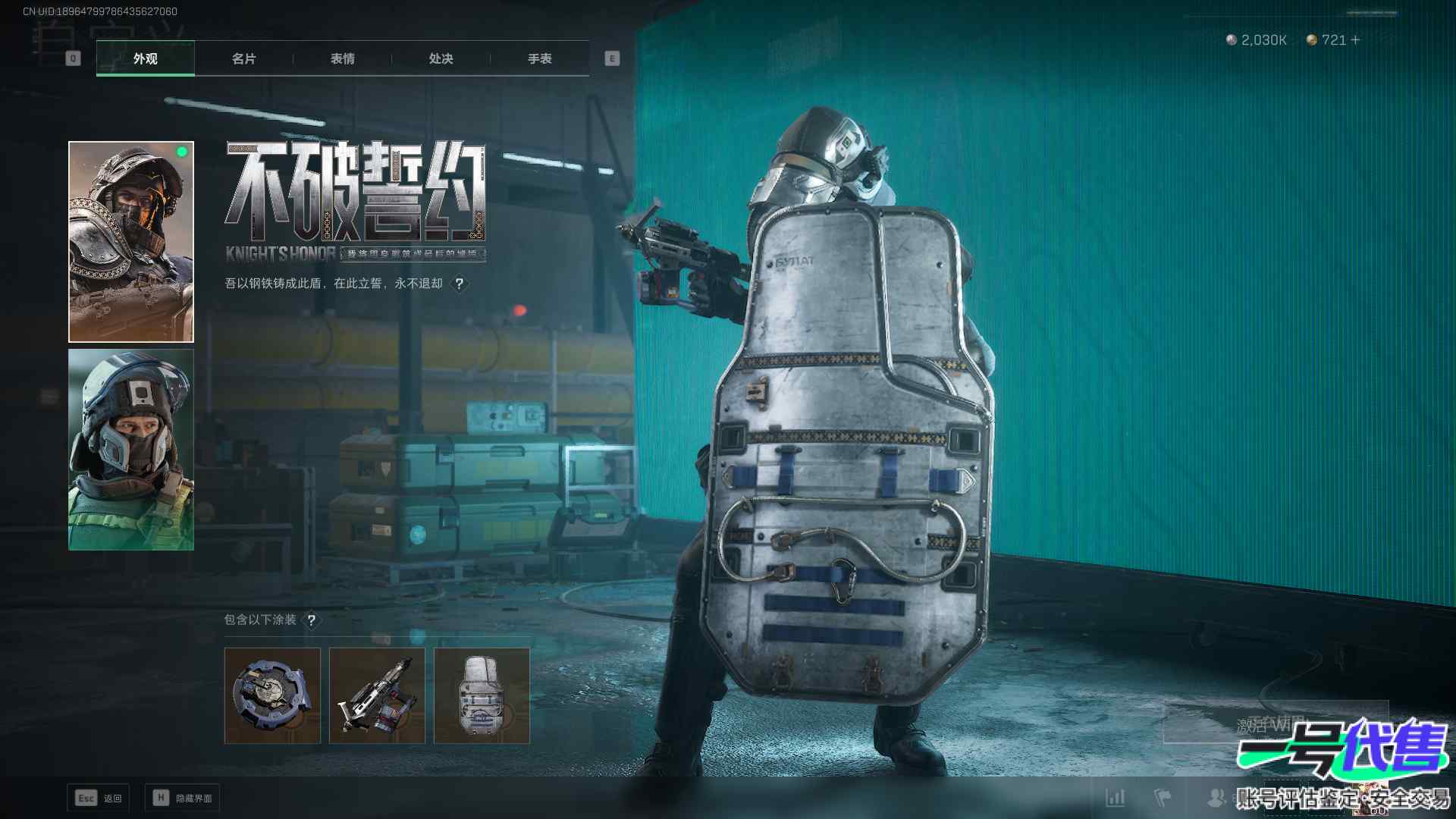Switch to the 外观 appearance tab
The height and width of the screenshot is (819, 1456).
[x=145, y=58]
